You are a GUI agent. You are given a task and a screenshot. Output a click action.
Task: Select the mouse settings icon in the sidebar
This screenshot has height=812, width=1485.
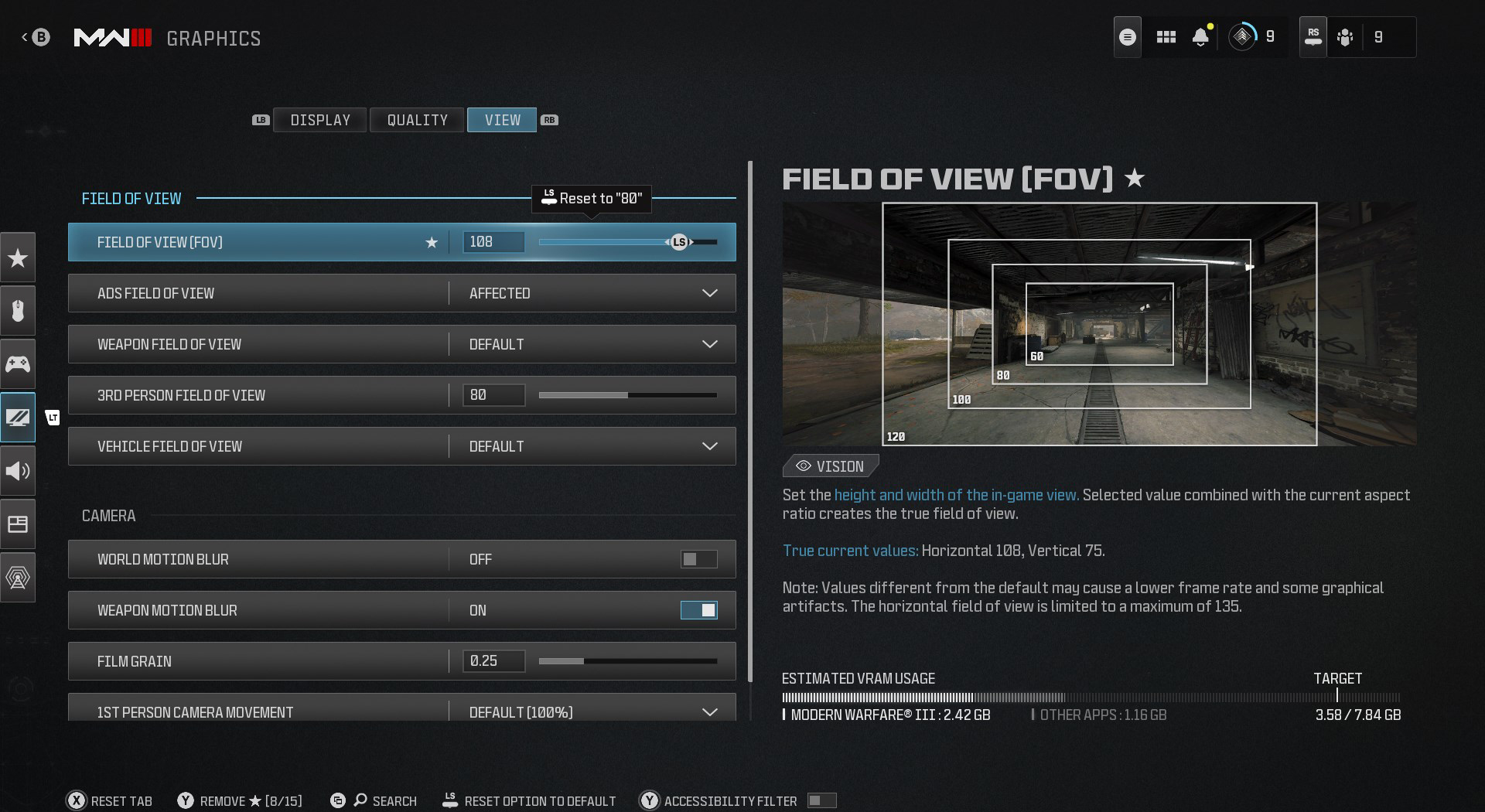tap(18, 311)
